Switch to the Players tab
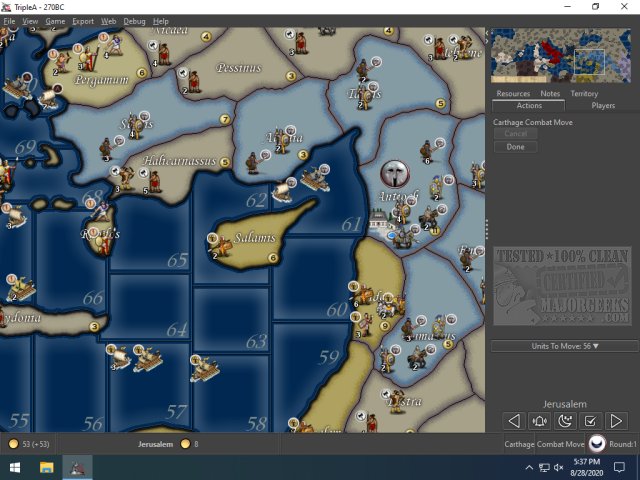The image size is (640, 480). (603, 105)
